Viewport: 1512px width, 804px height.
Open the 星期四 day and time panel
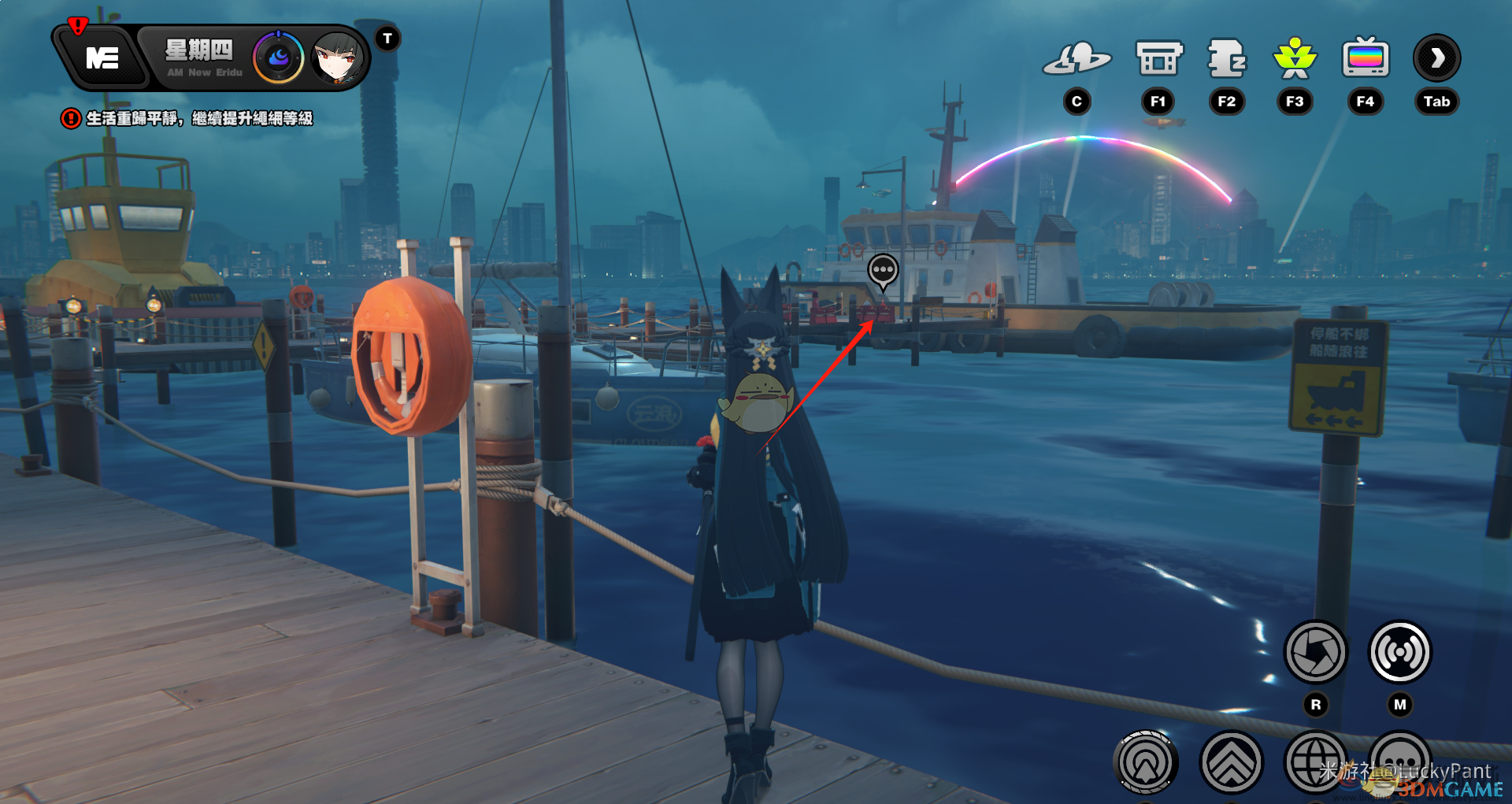[199, 57]
